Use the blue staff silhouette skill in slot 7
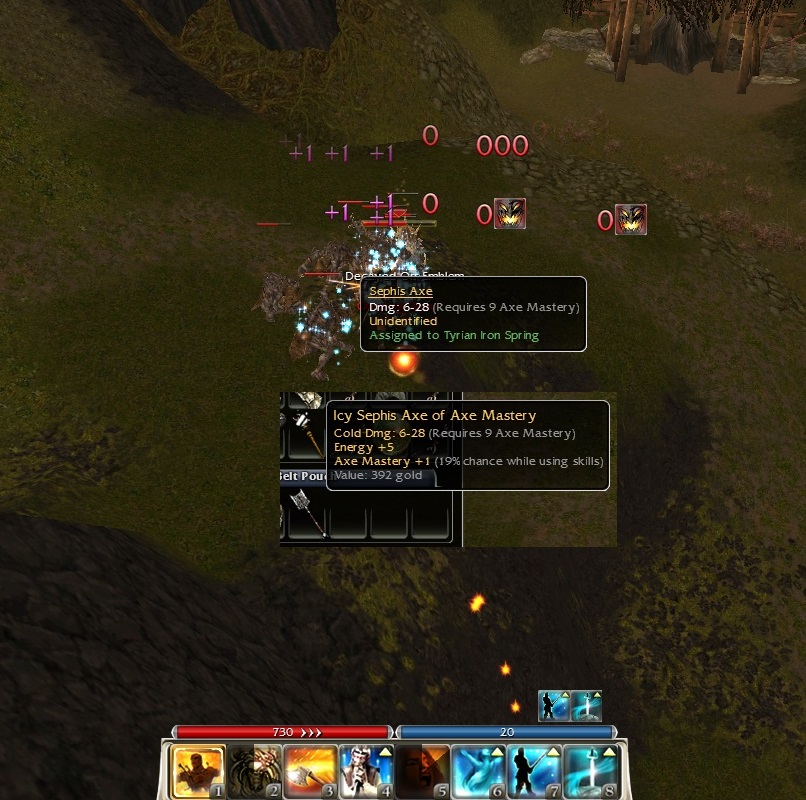The width and height of the screenshot is (806, 800). [x=534, y=770]
